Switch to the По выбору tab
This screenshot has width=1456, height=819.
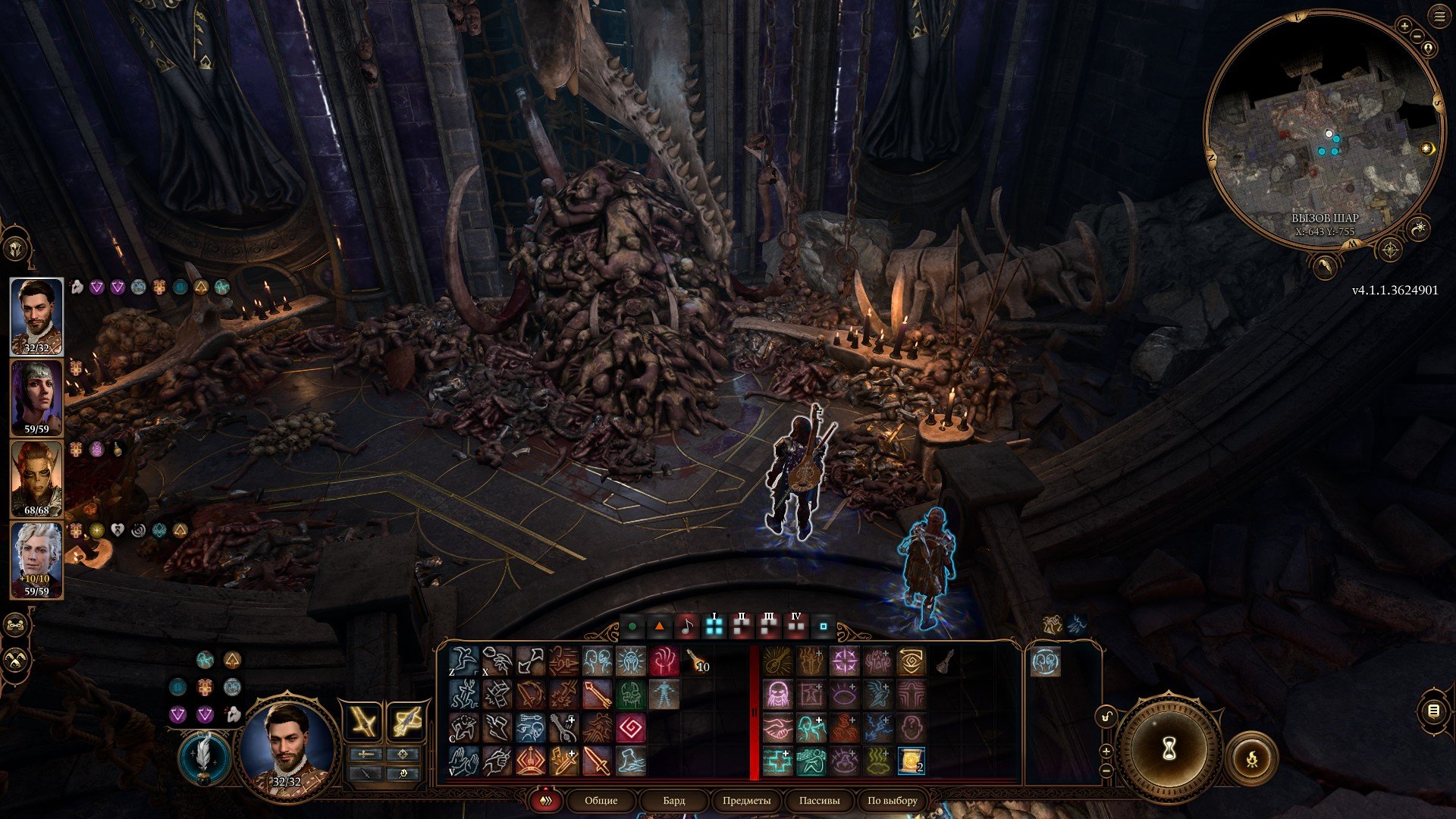tap(892, 800)
